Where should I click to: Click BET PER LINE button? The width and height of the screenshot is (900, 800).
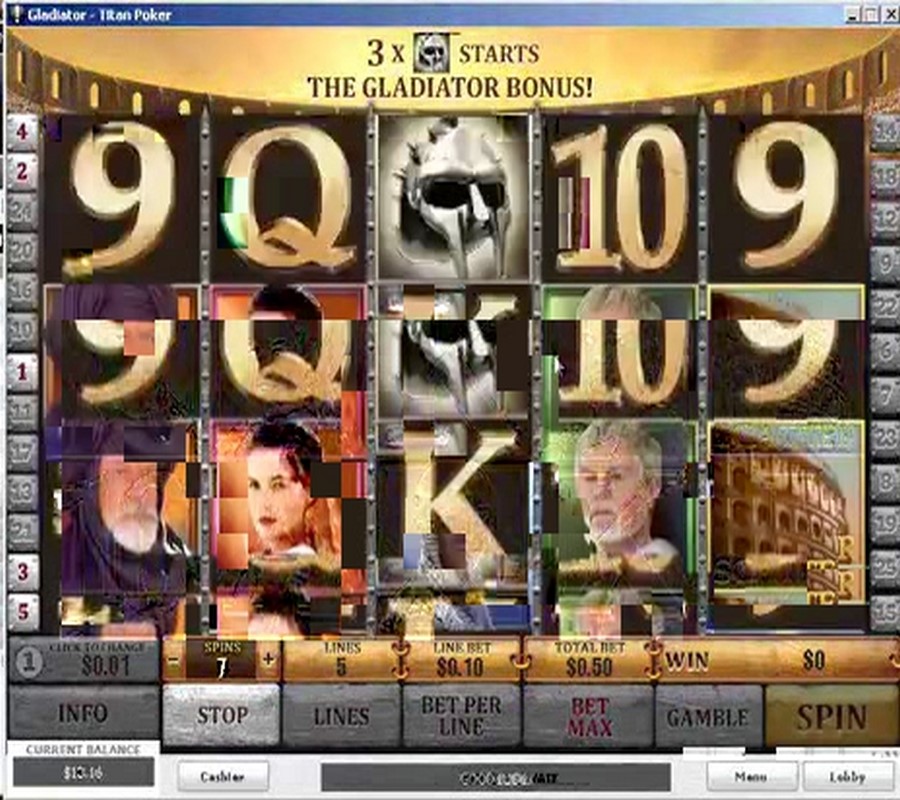461,716
